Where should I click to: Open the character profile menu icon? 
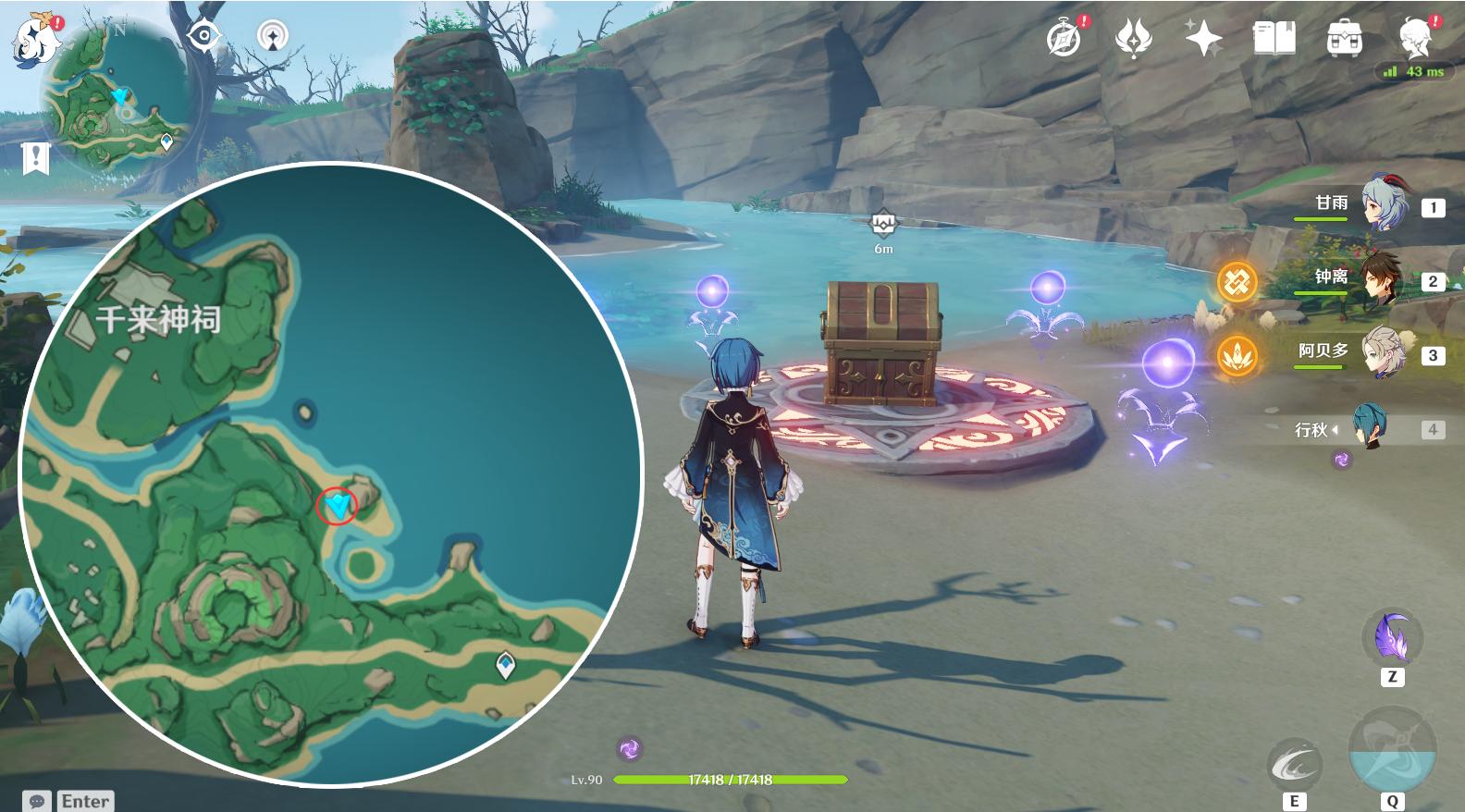1416,39
